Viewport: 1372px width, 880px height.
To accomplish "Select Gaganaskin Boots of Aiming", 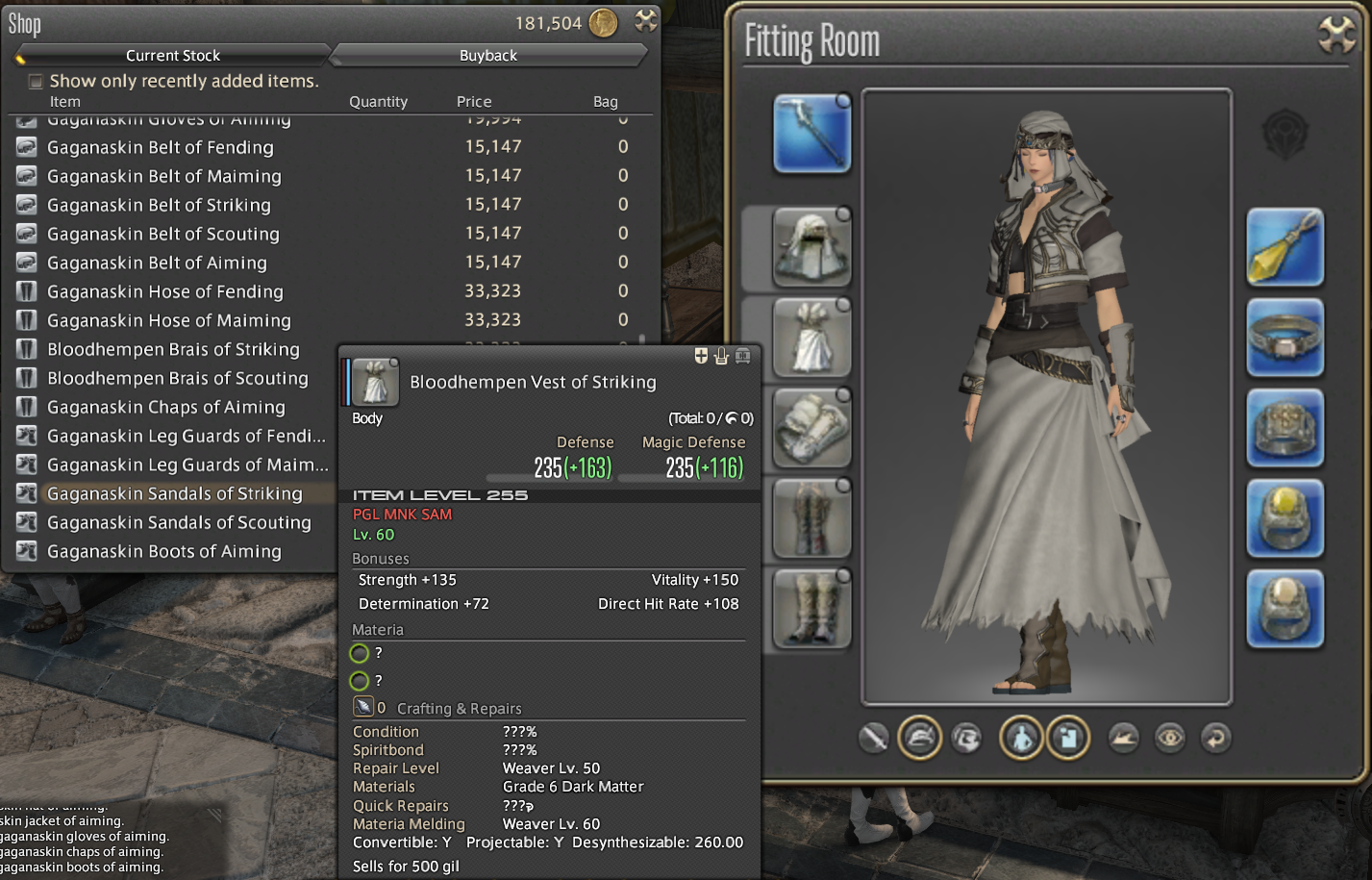I will 164,551.
